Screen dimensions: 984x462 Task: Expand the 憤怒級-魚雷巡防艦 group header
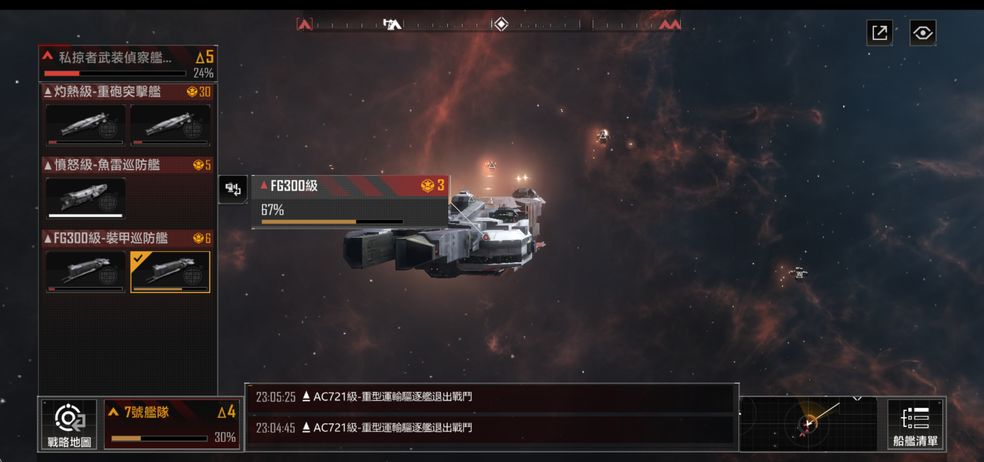128,165
